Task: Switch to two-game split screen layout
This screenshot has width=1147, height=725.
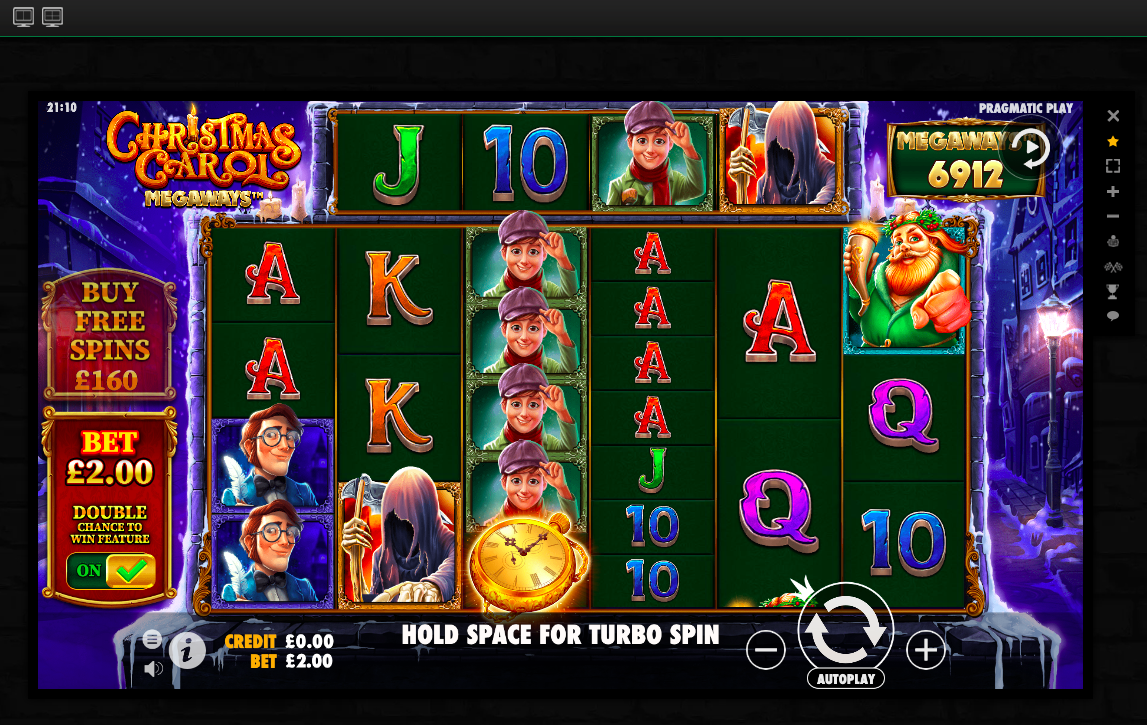Action: [x=23, y=17]
